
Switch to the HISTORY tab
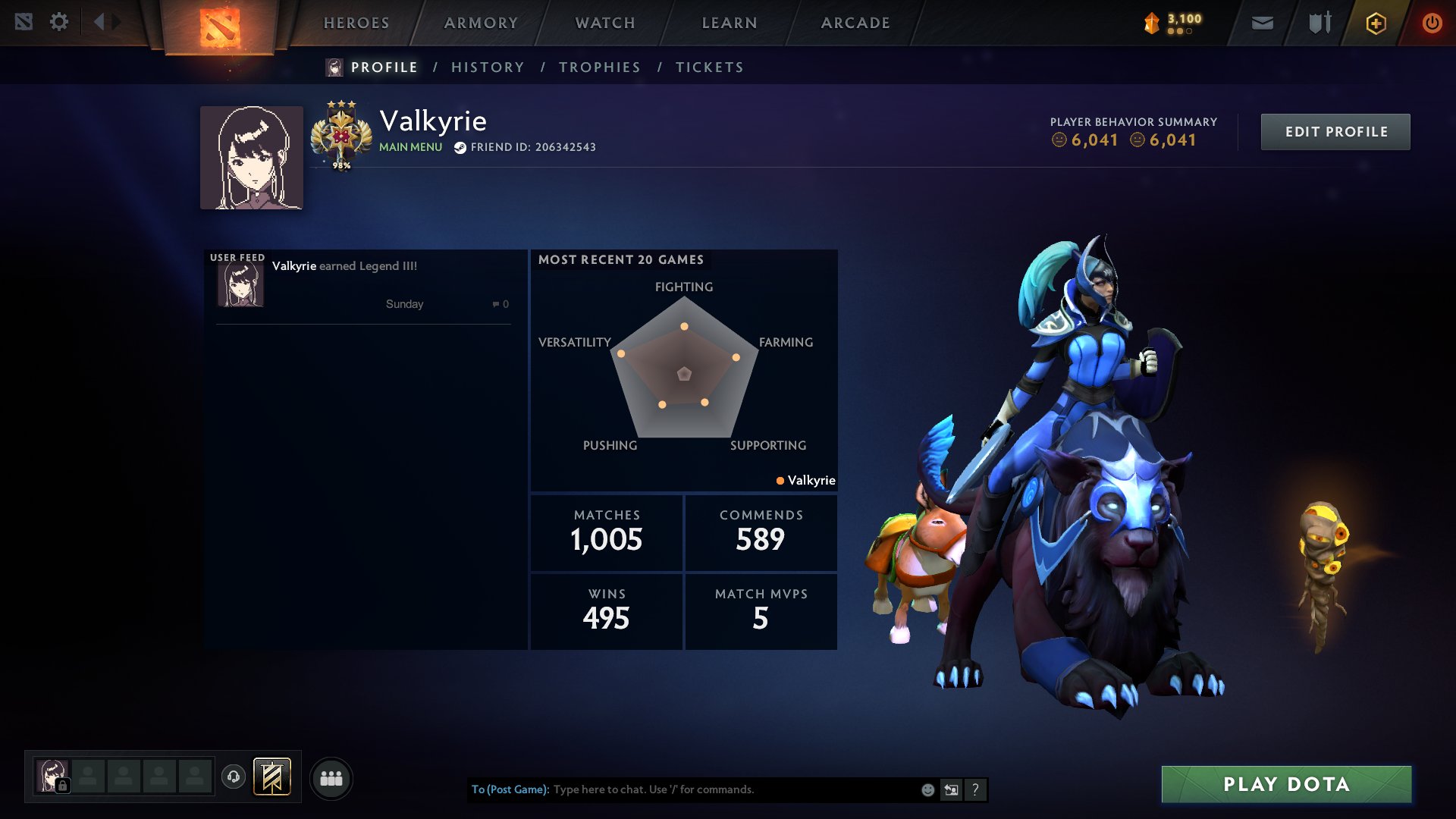488,67
